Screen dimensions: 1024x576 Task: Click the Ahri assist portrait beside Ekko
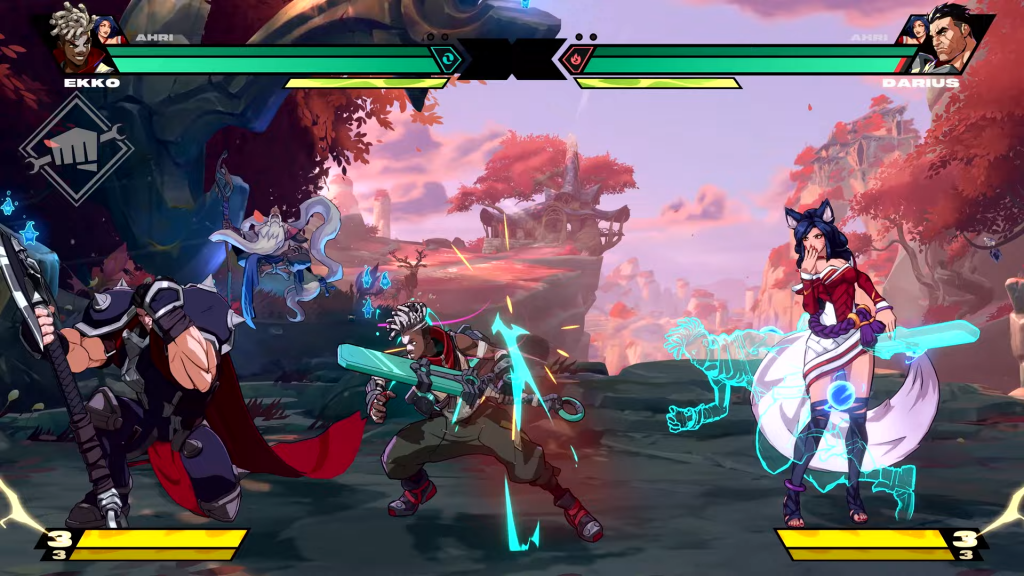point(108,28)
